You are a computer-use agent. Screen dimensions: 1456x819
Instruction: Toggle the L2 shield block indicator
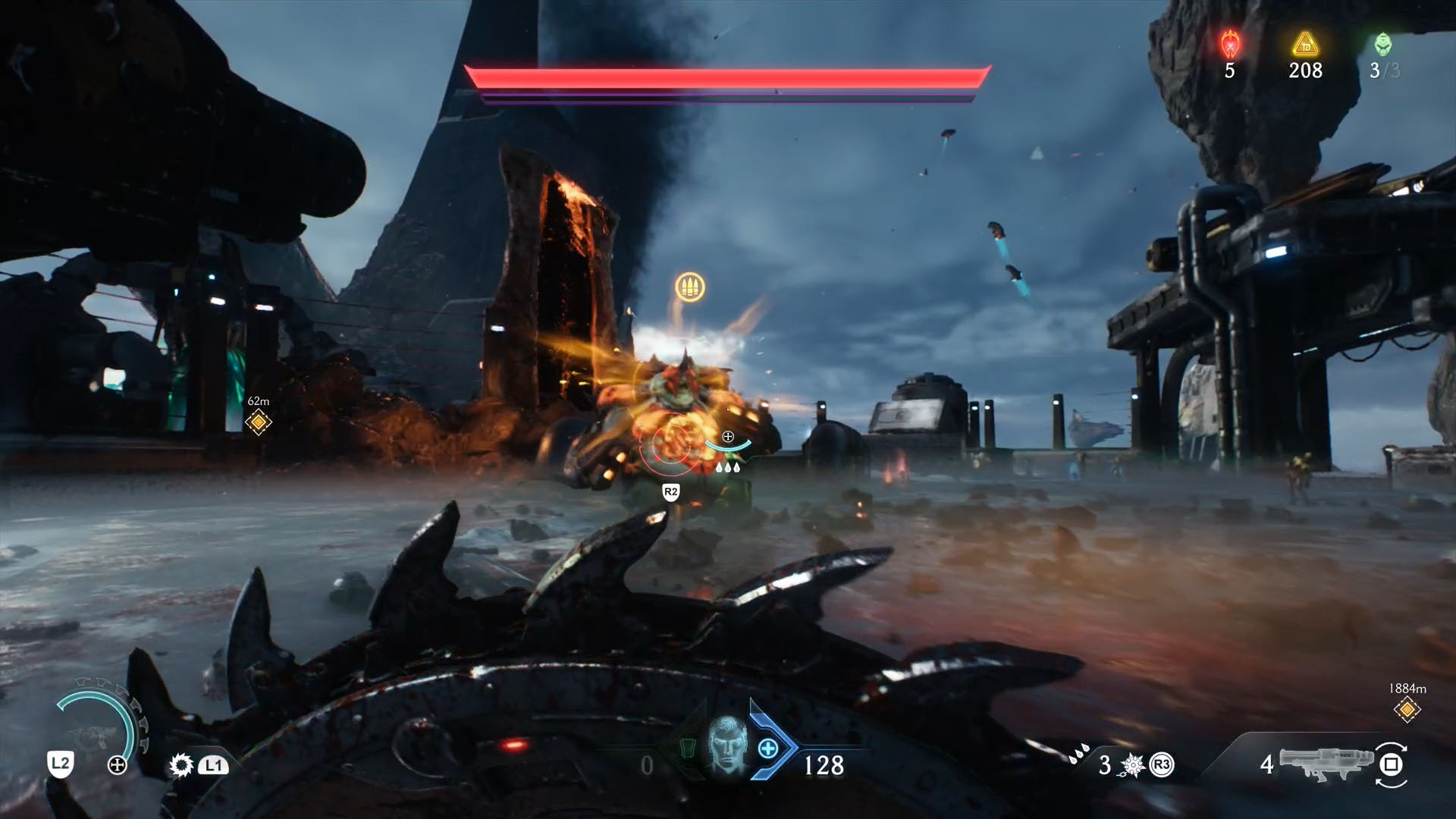[x=61, y=764]
